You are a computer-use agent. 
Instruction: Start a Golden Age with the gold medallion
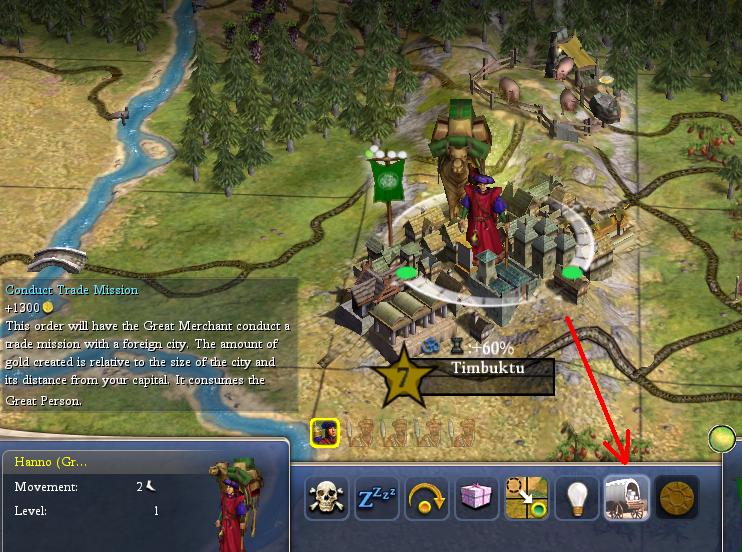click(676, 497)
